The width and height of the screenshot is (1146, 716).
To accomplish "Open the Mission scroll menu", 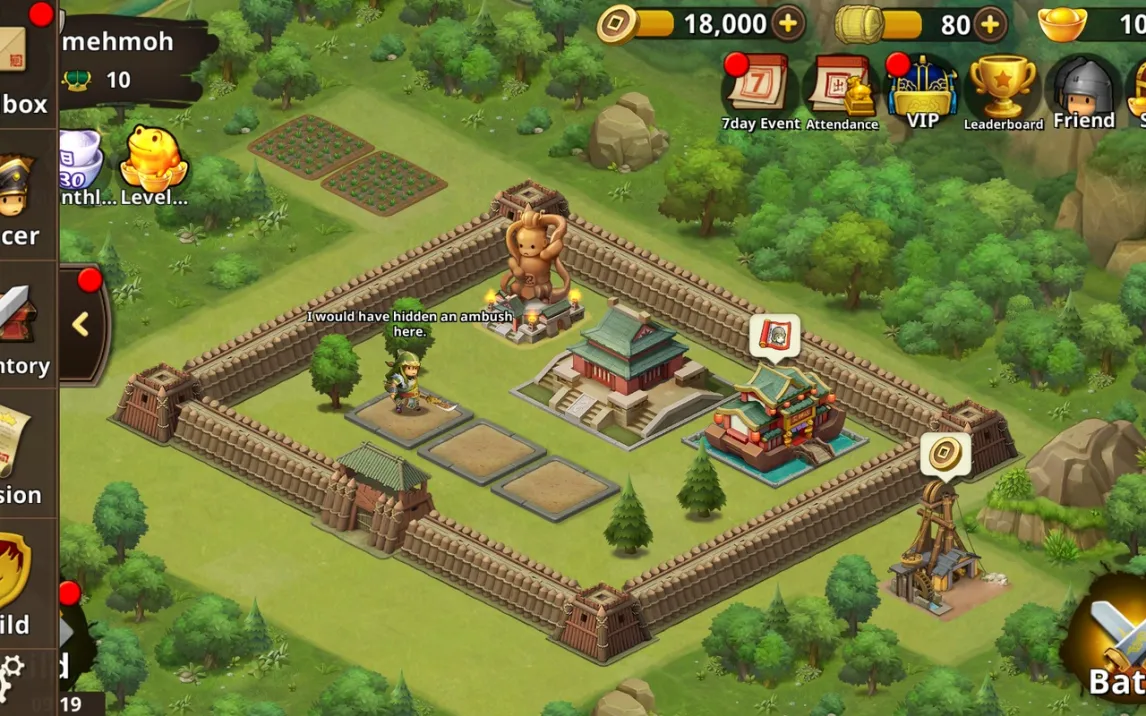I will tap(20, 455).
